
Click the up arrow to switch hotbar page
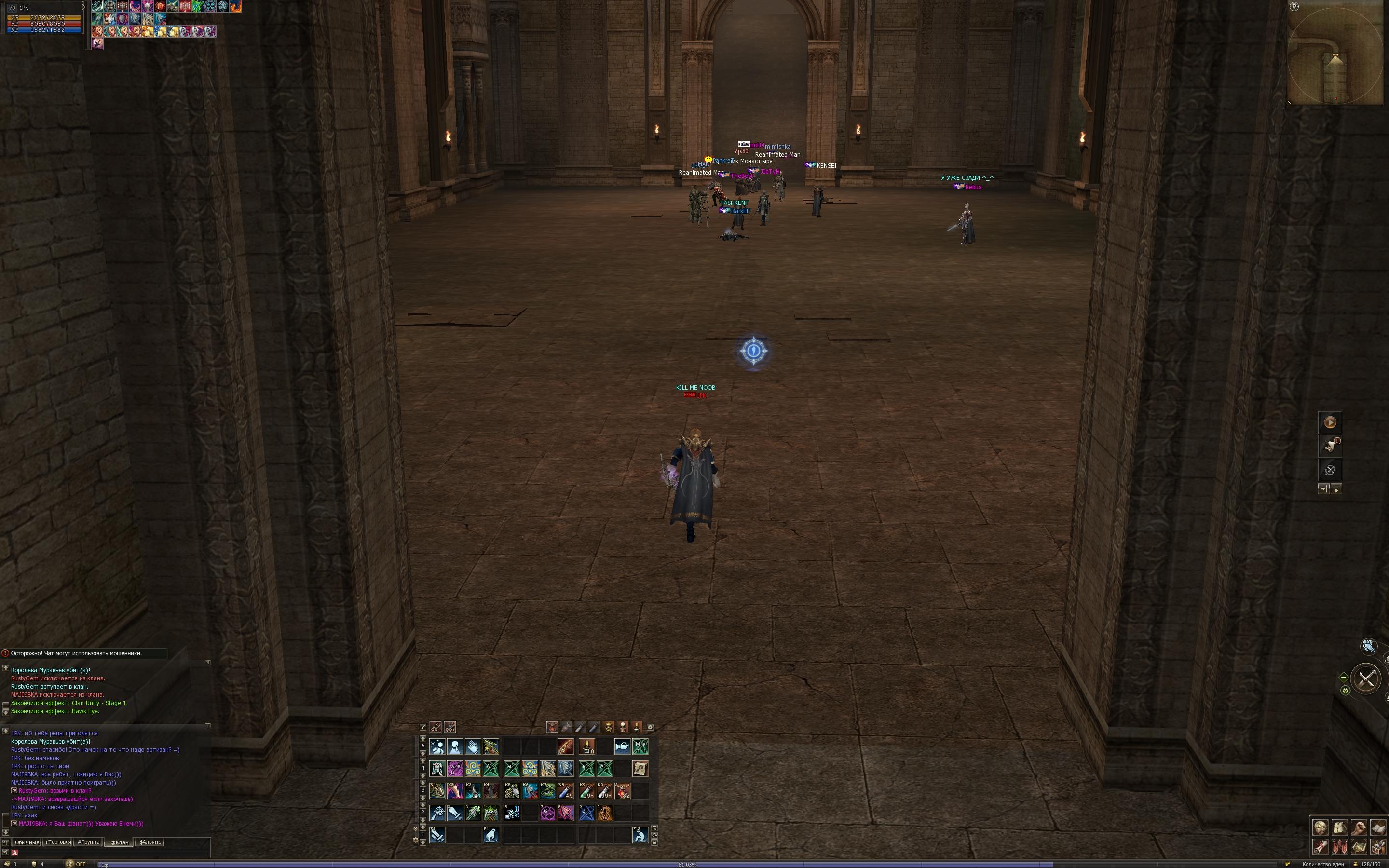[423, 739]
